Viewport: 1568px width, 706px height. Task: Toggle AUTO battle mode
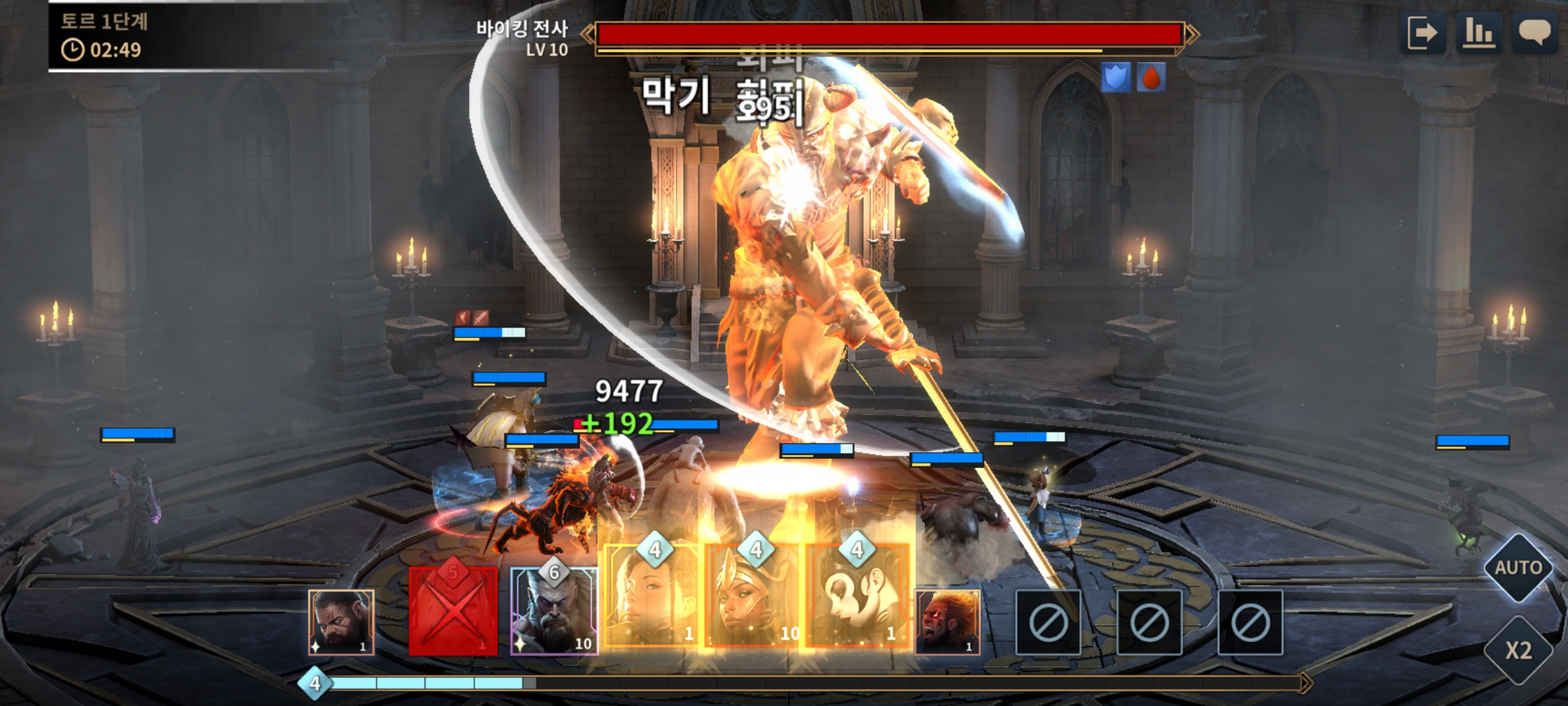[1518, 567]
